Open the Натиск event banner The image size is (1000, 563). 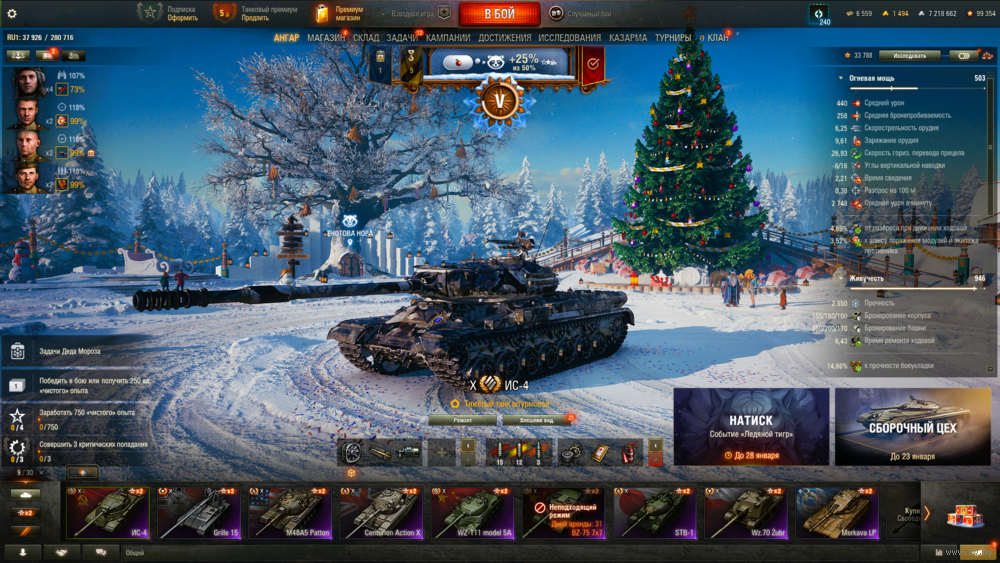751,427
